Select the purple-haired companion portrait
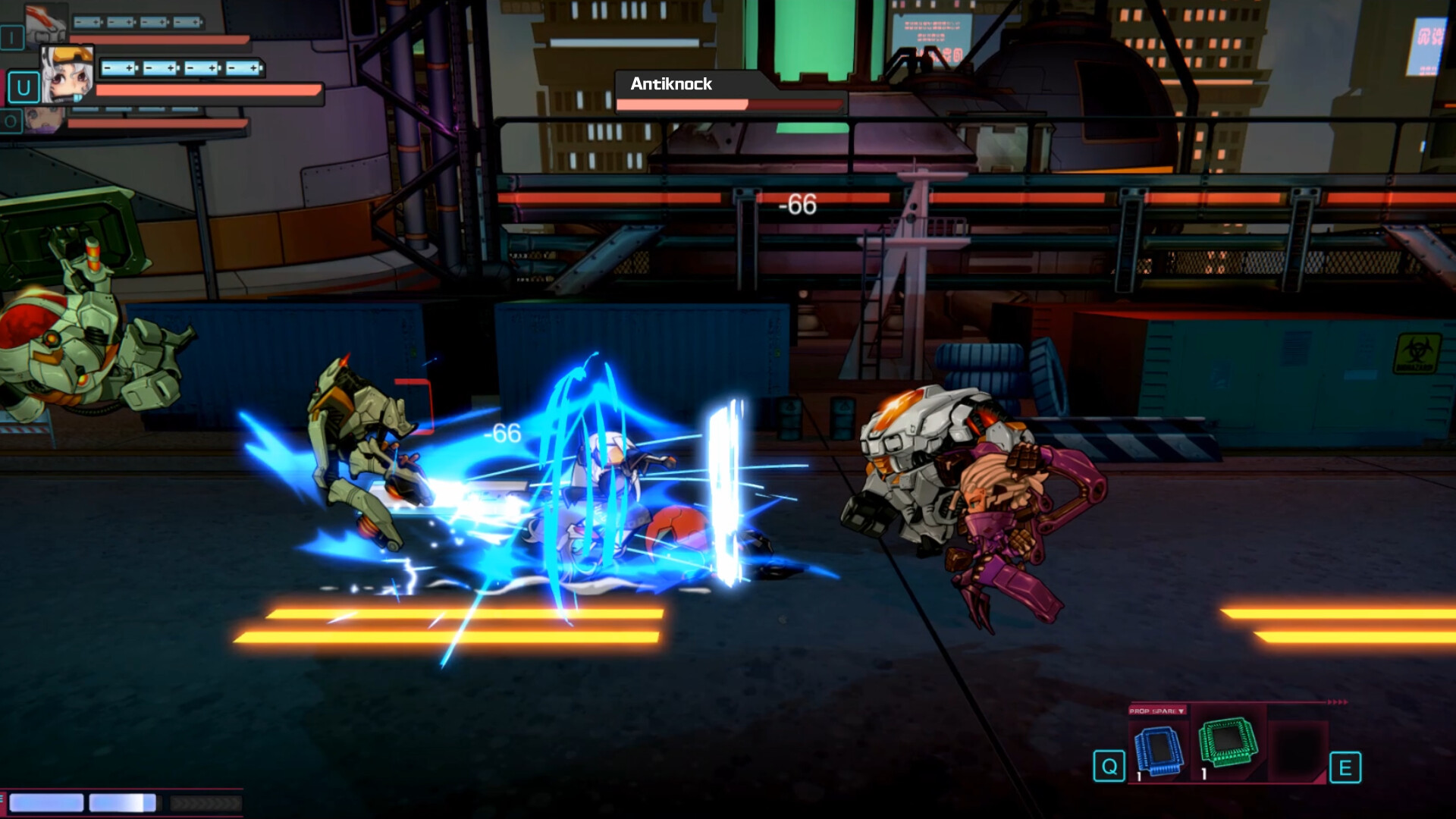 click(45, 121)
